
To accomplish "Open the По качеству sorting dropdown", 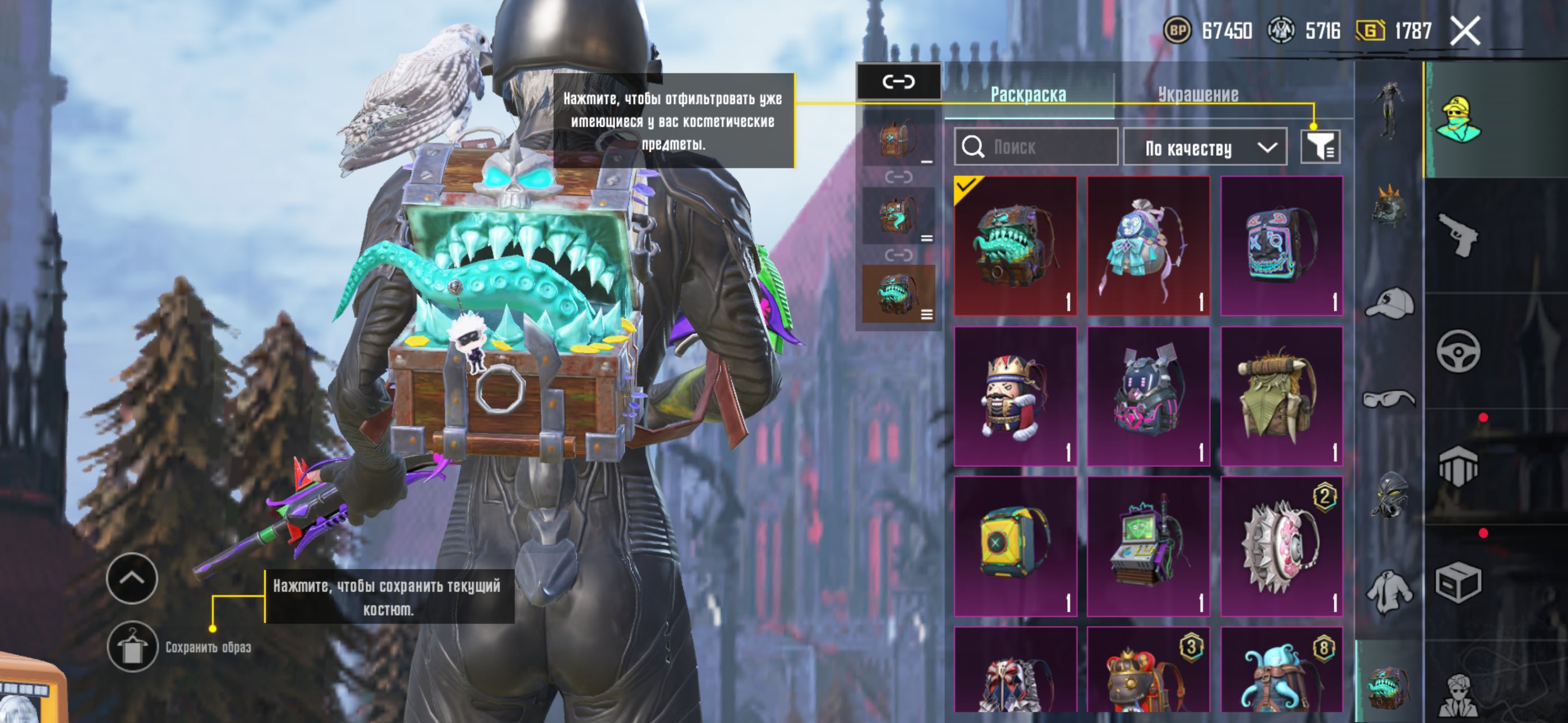I will (x=1204, y=147).
